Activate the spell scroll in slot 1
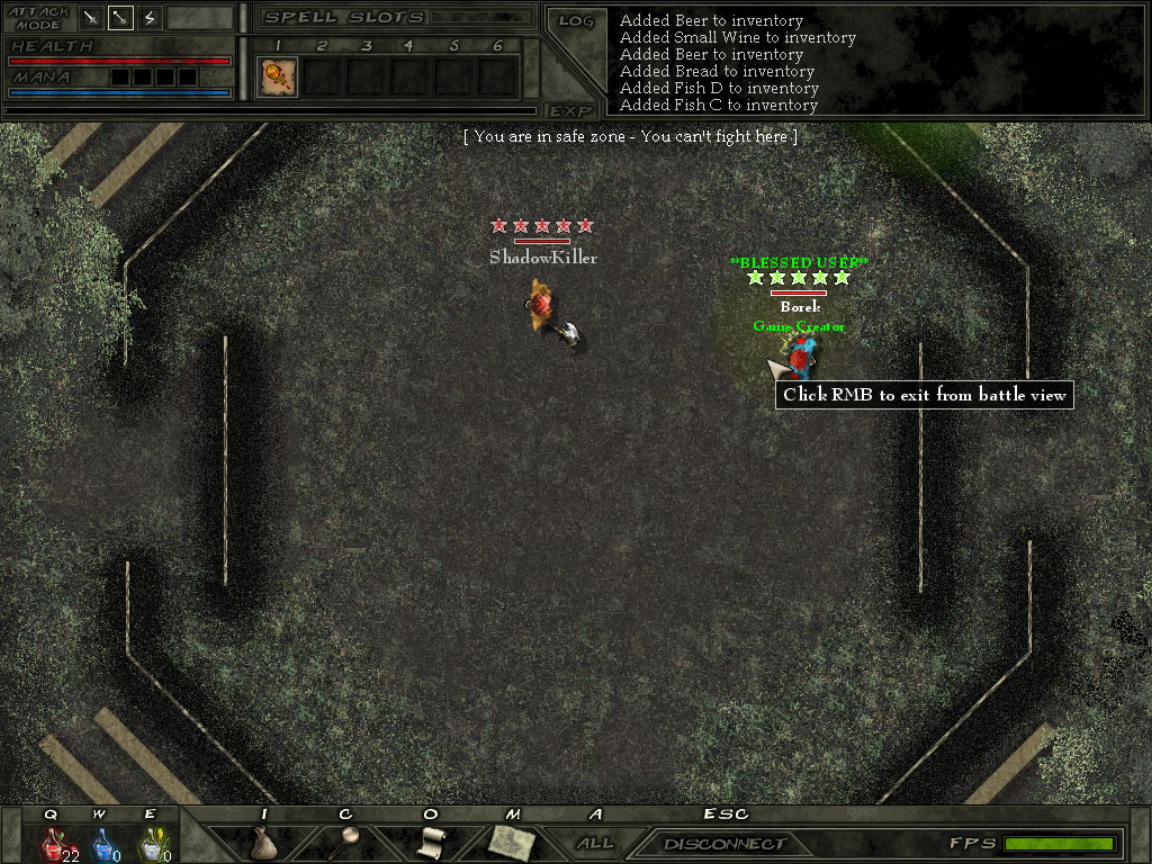Viewport: 1152px width, 864px height. [277, 77]
